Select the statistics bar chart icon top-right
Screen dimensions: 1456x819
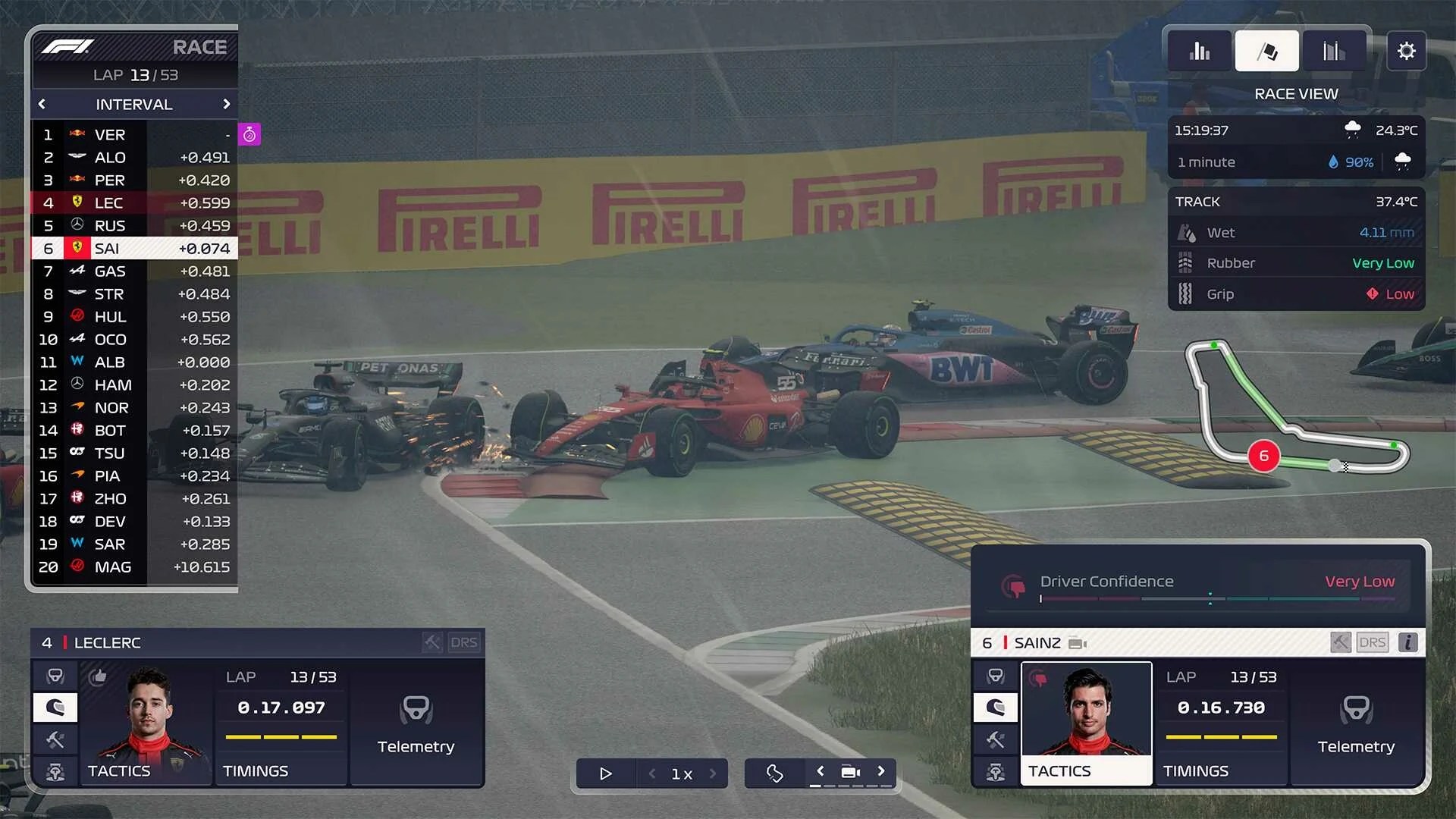[x=1200, y=50]
